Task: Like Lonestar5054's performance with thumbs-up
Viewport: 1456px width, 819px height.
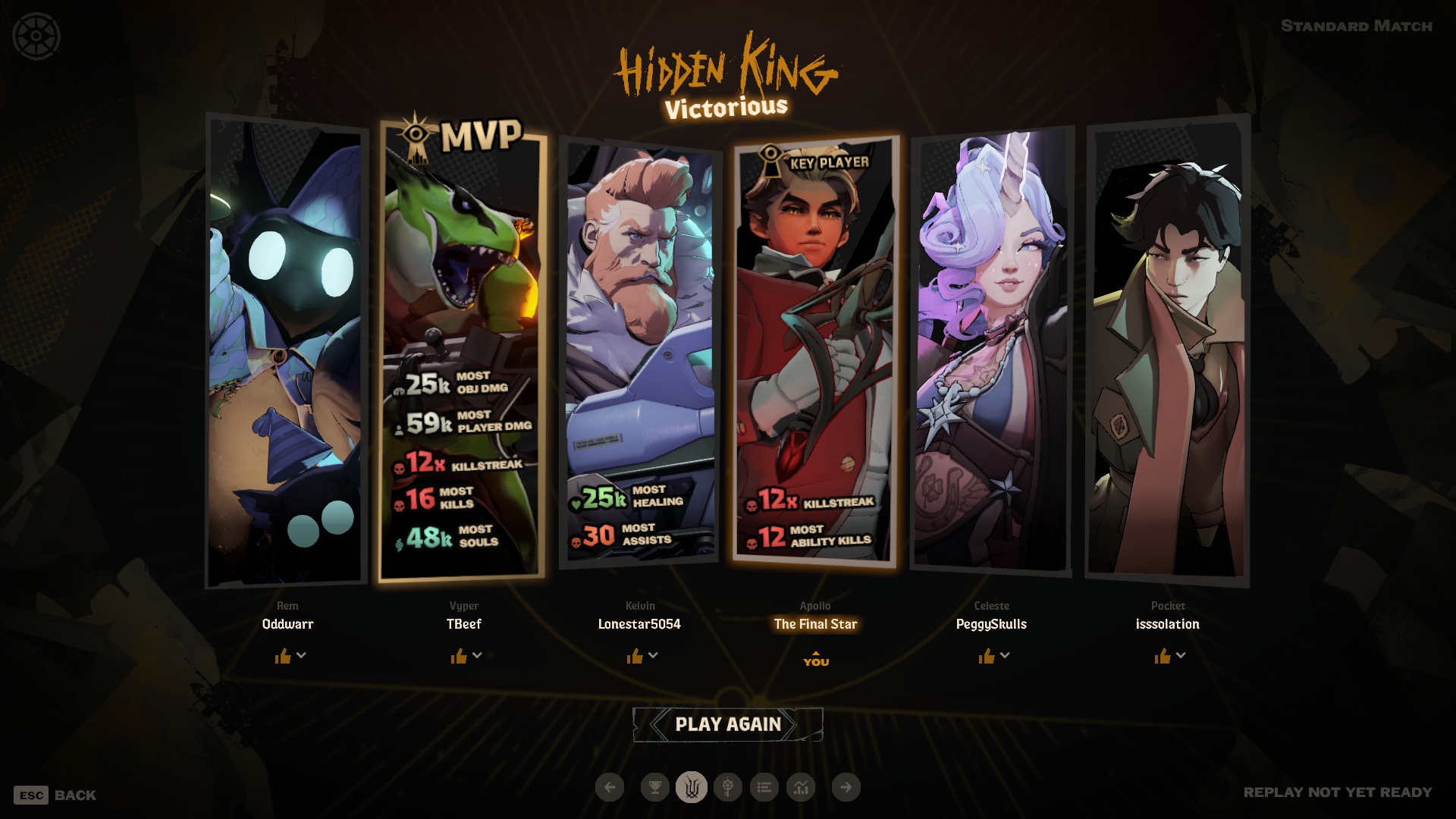Action: 635,656
